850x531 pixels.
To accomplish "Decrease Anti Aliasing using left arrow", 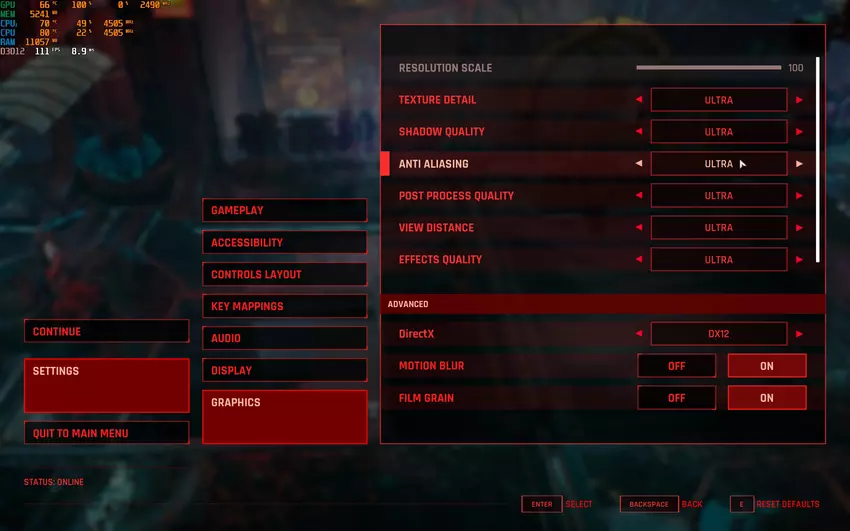I will [x=639, y=164].
